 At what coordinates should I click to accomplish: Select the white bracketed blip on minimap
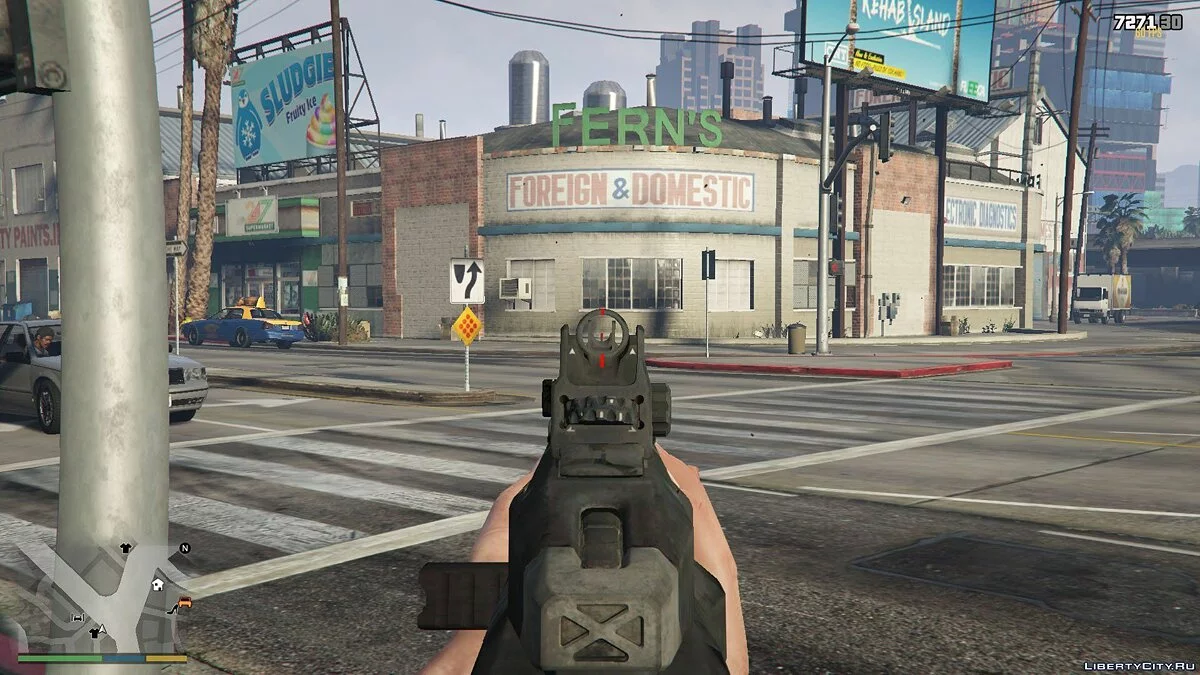[78, 618]
